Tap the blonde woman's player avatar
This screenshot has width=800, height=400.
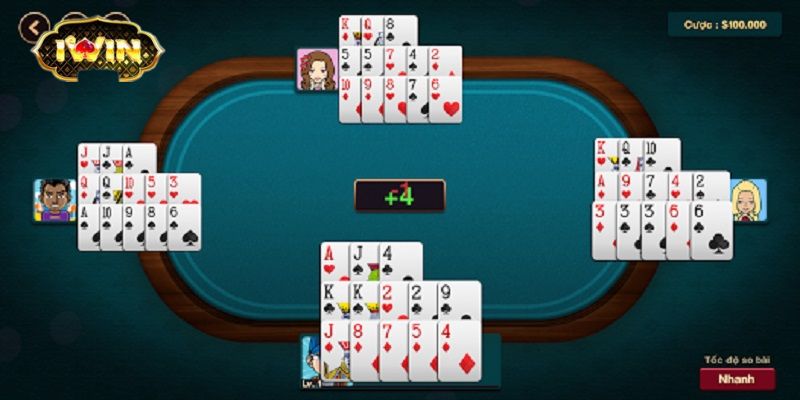[x=748, y=200]
